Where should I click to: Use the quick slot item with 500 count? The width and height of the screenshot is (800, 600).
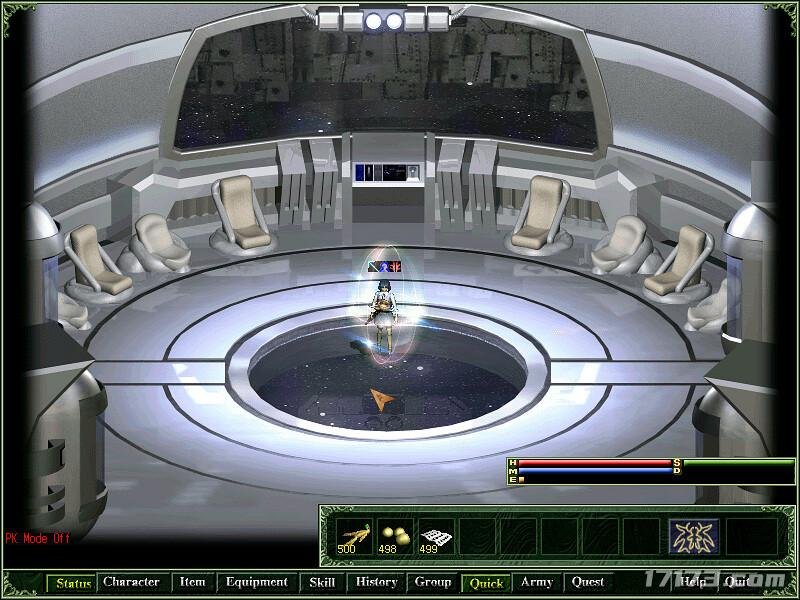[x=352, y=537]
